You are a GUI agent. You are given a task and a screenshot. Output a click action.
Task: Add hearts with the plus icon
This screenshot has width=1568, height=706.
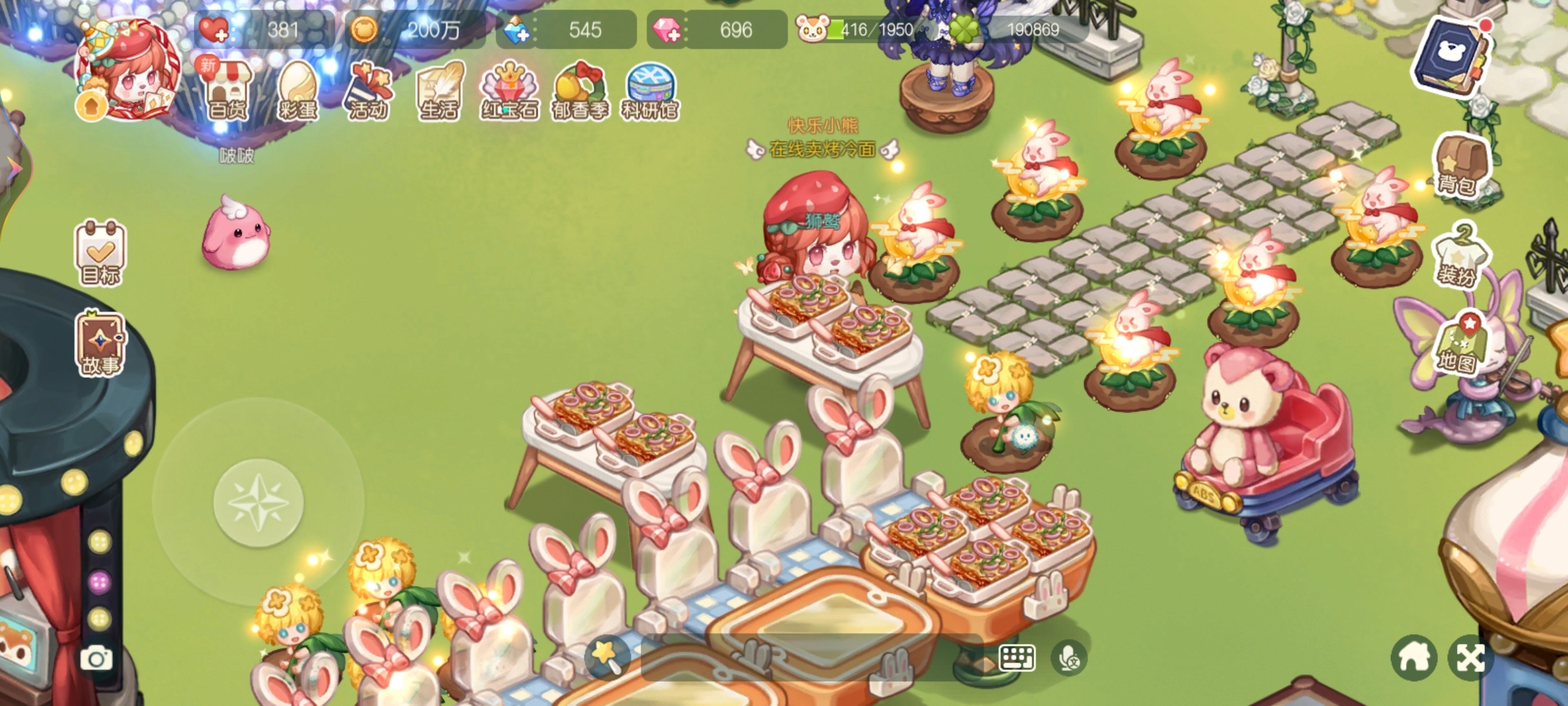click(x=213, y=30)
